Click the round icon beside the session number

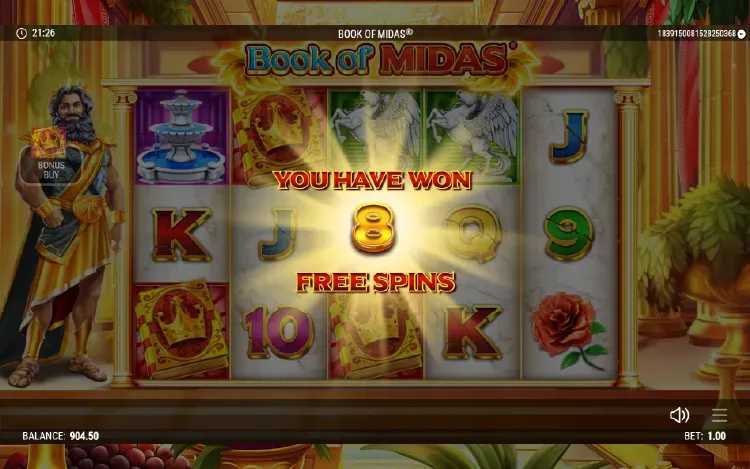pos(741,34)
